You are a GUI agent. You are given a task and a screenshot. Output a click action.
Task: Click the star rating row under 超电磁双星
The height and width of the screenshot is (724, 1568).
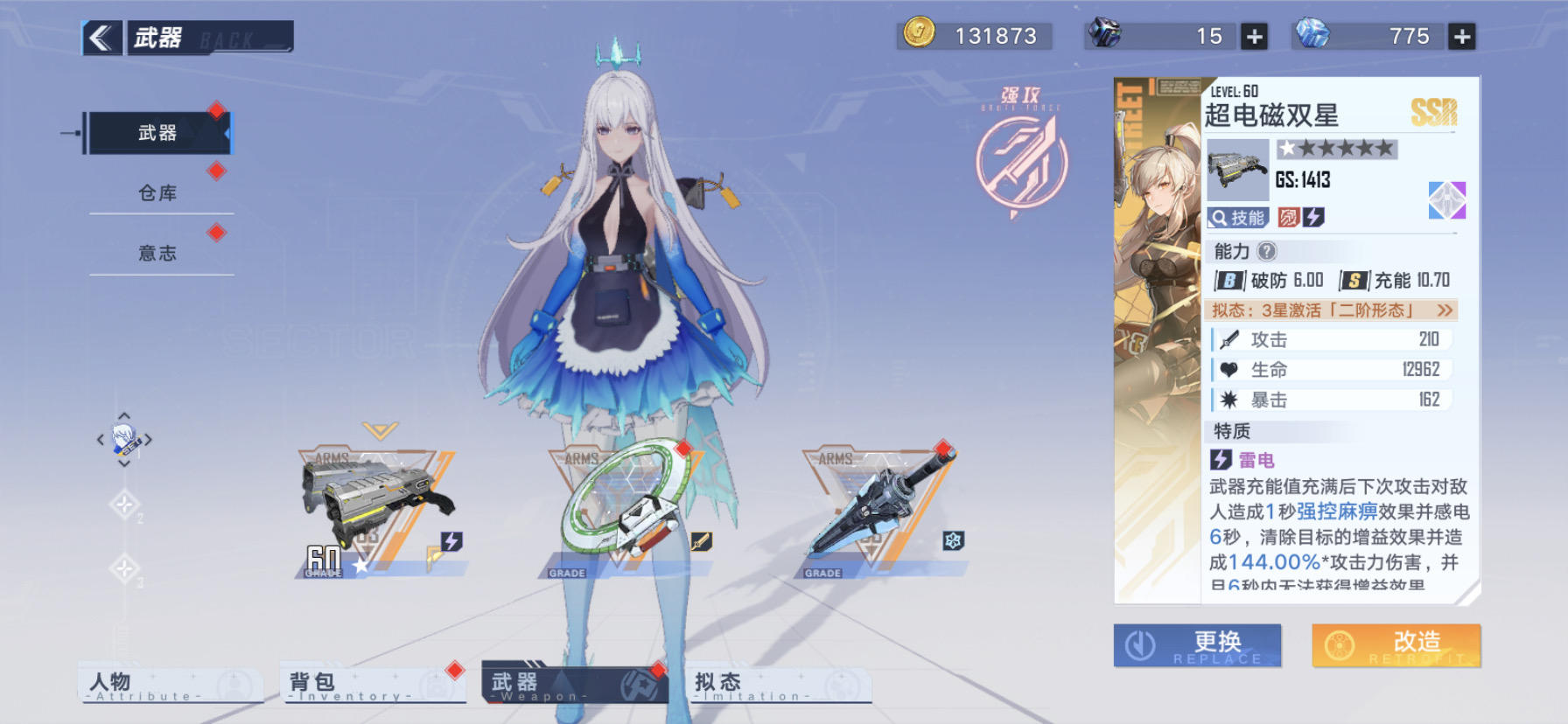[1336, 149]
